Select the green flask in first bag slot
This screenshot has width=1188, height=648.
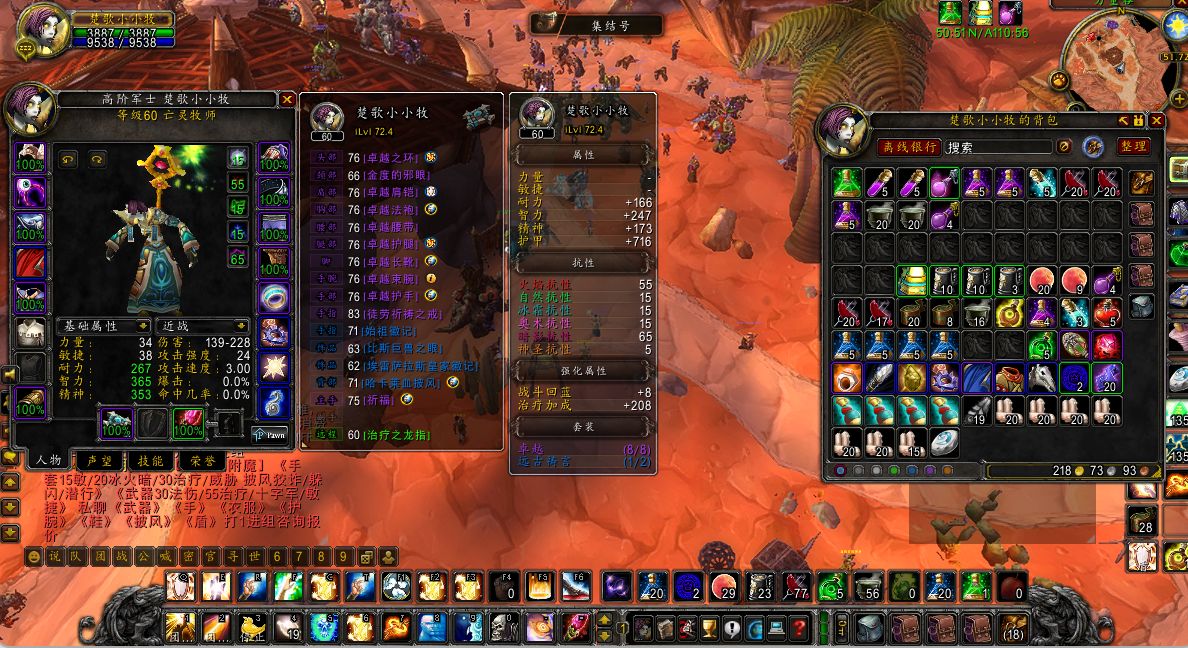847,182
